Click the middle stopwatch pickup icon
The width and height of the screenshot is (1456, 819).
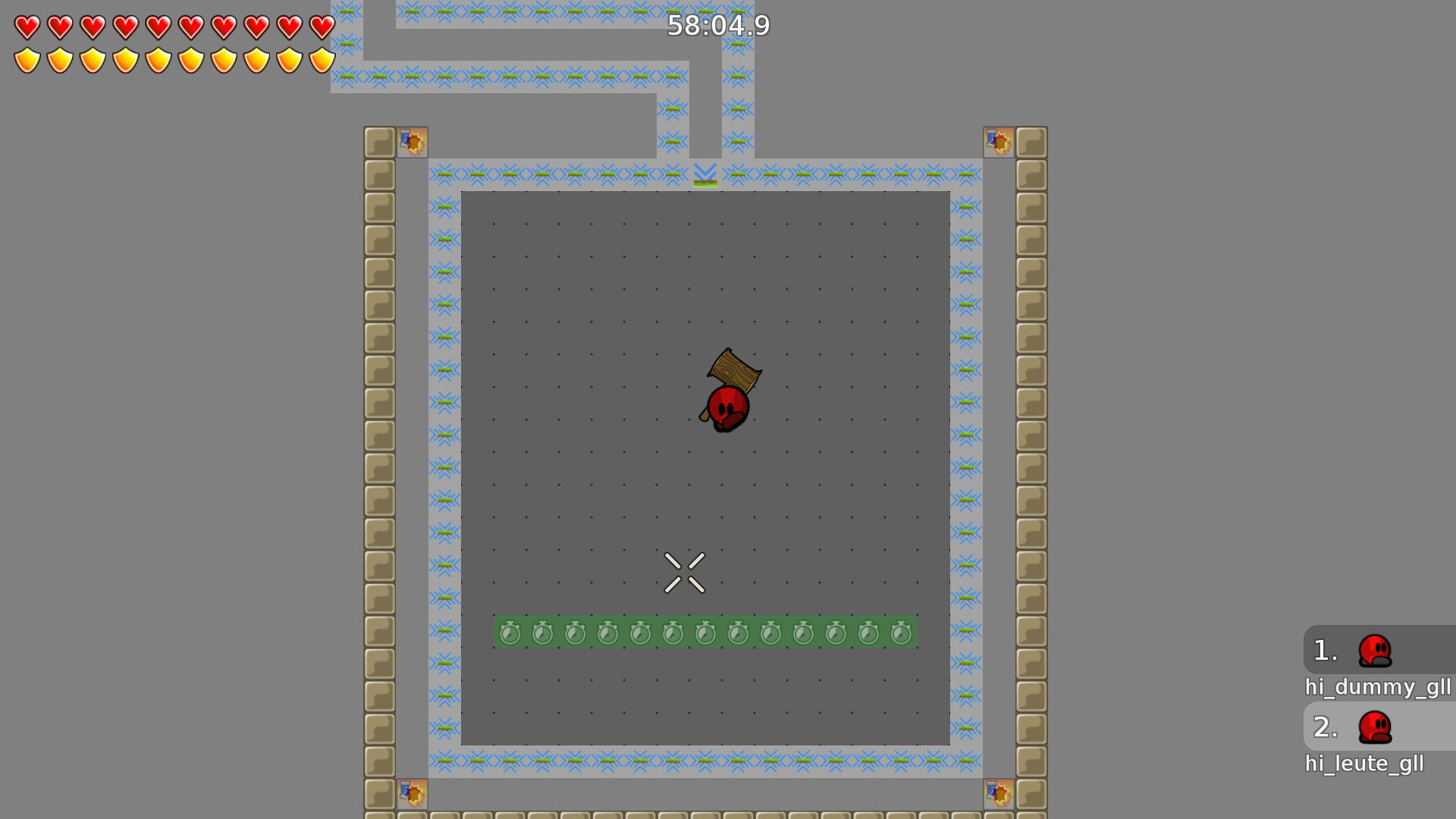click(705, 632)
